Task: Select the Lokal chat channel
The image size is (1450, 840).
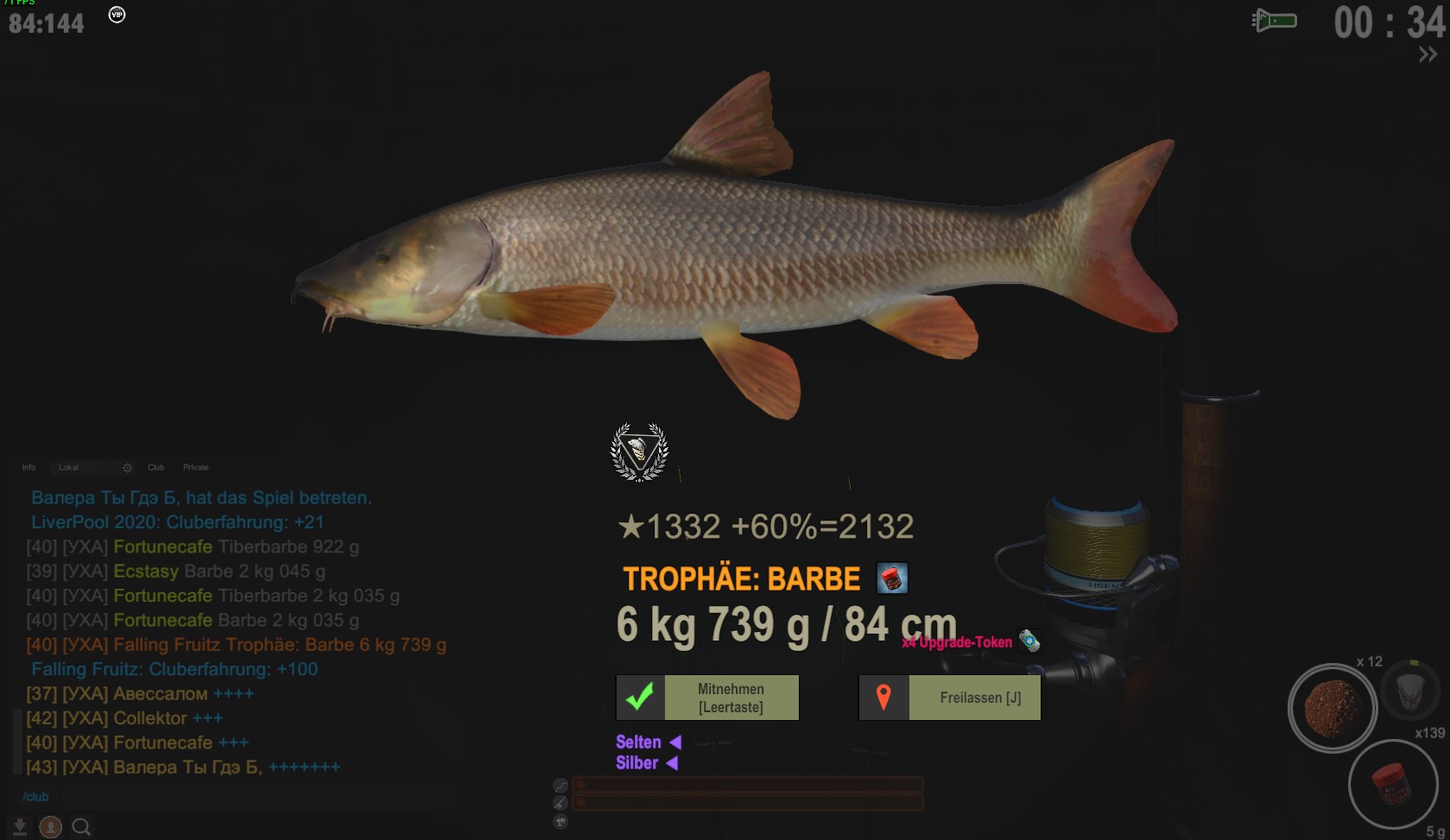Action: (x=69, y=467)
